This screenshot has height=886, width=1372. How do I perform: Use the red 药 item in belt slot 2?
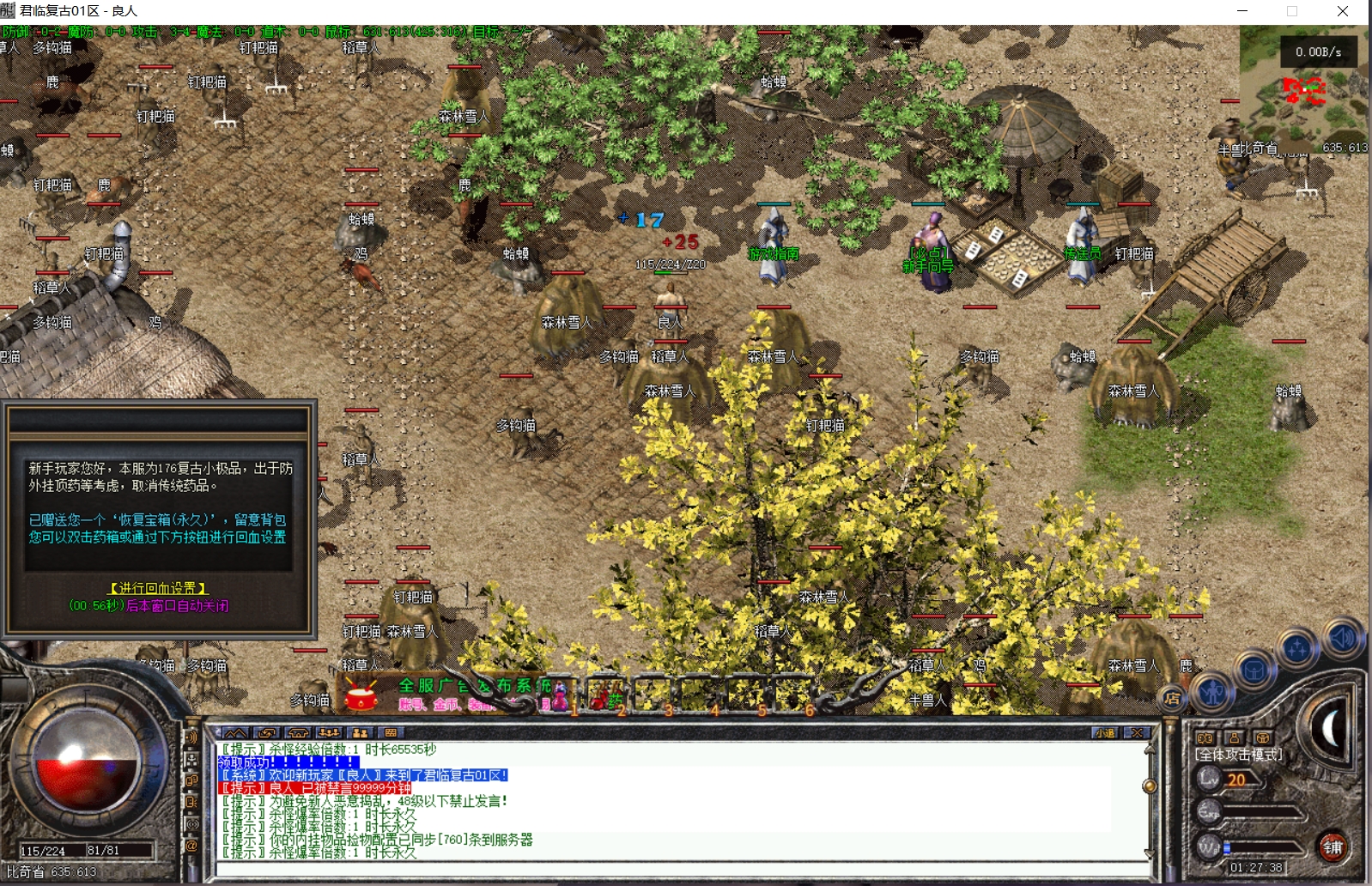[606, 695]
